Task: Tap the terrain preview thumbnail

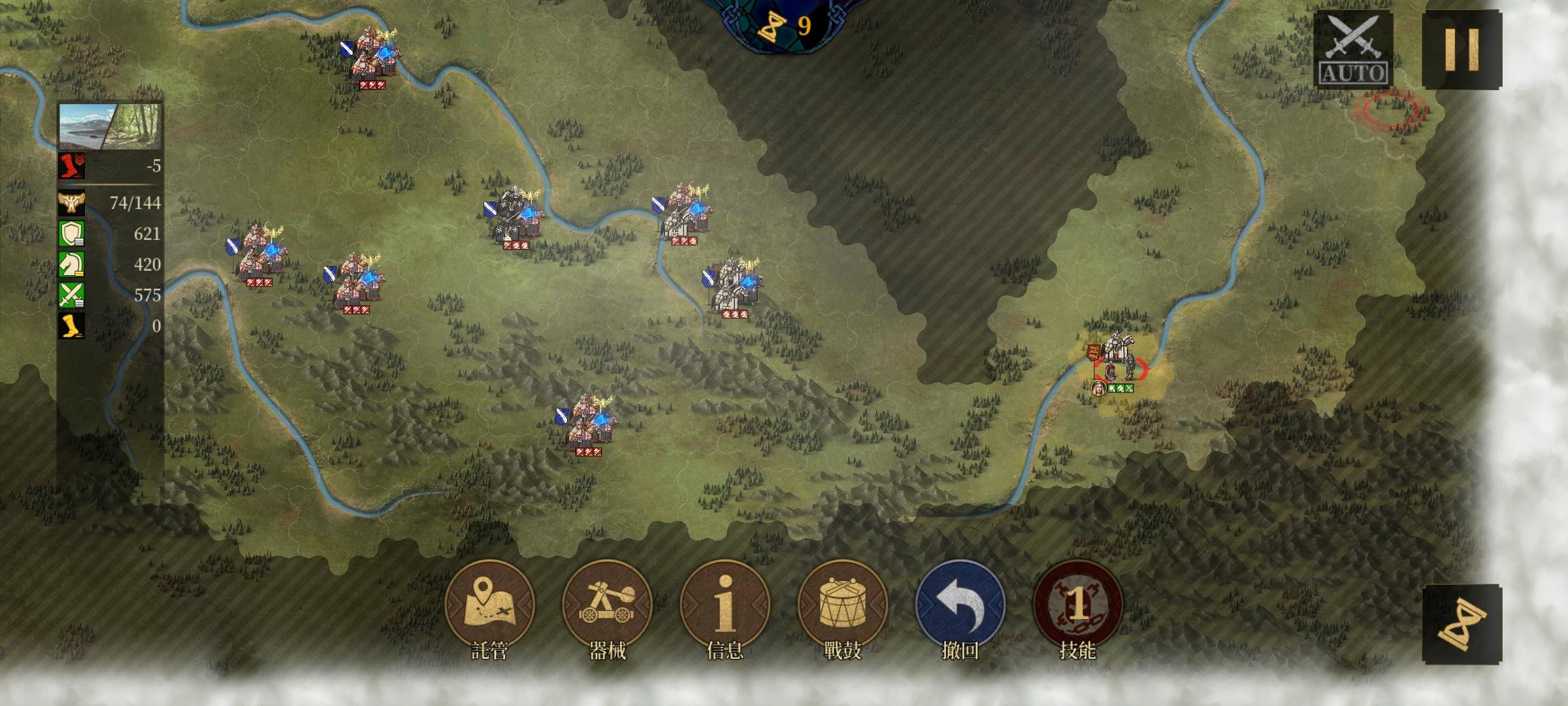Action: point(110,126)
